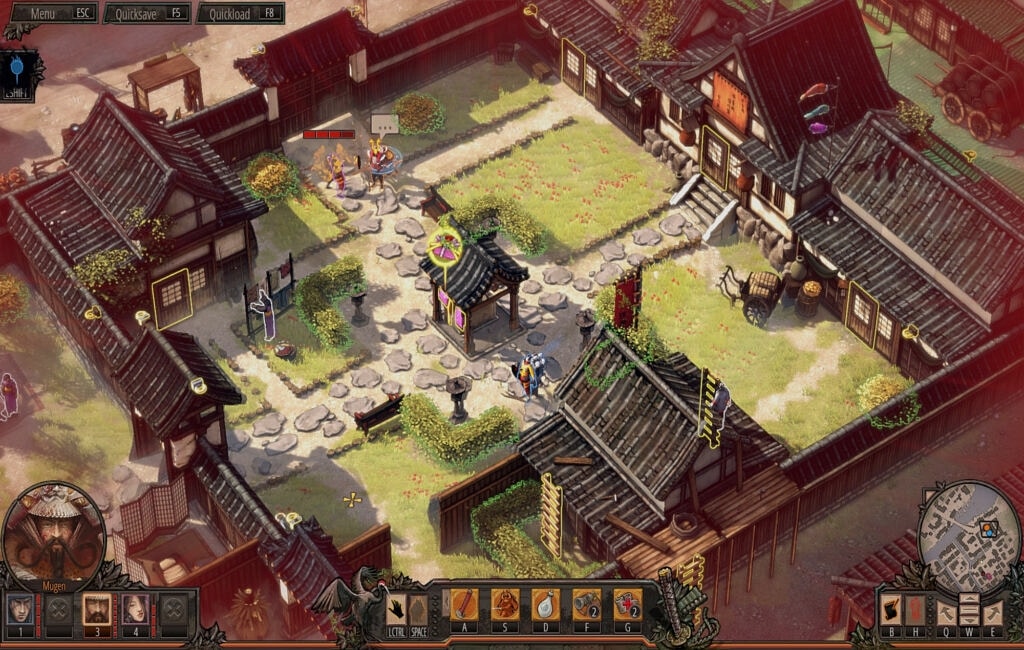Click the town minimap

click(968, 532)
